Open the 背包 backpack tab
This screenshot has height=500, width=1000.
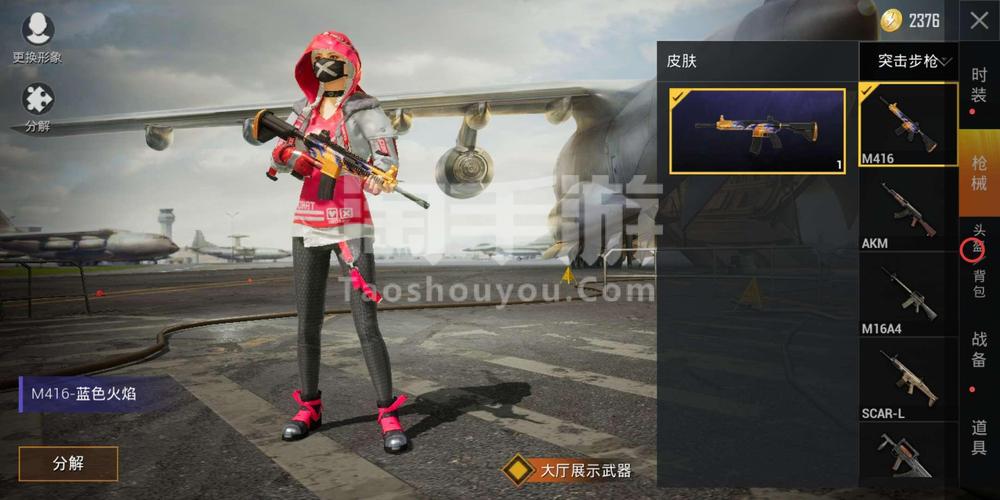979,283
